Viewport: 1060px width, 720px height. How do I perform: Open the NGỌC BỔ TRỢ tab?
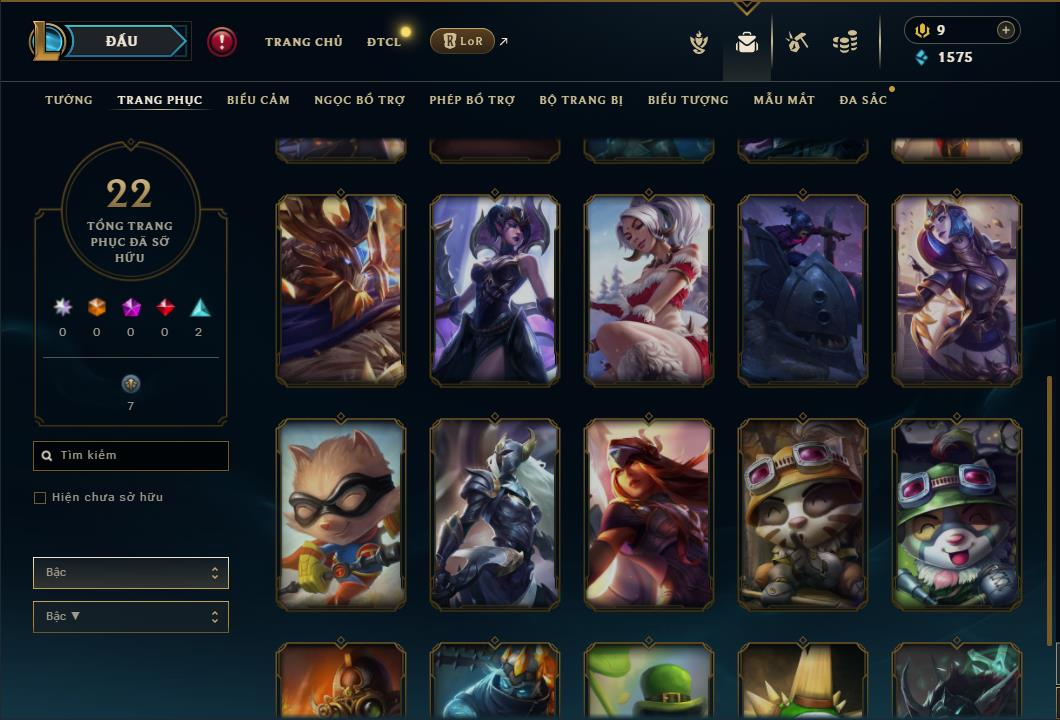pos(359,100)
